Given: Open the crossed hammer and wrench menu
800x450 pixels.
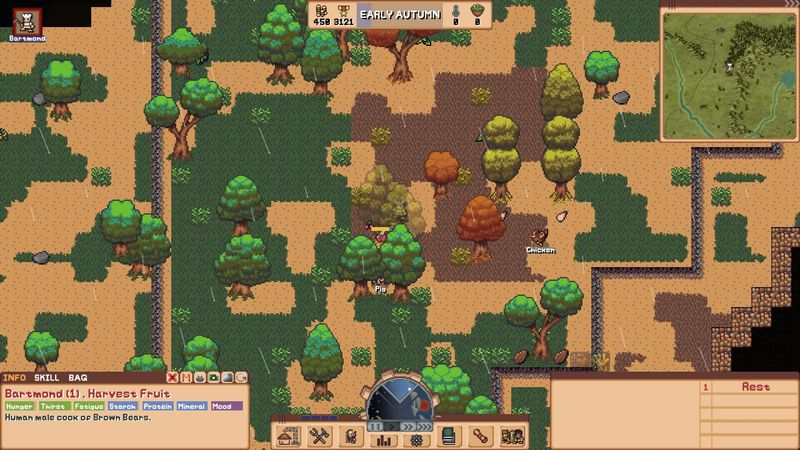Looking at the screenshot, I should (x=321, y=436).
